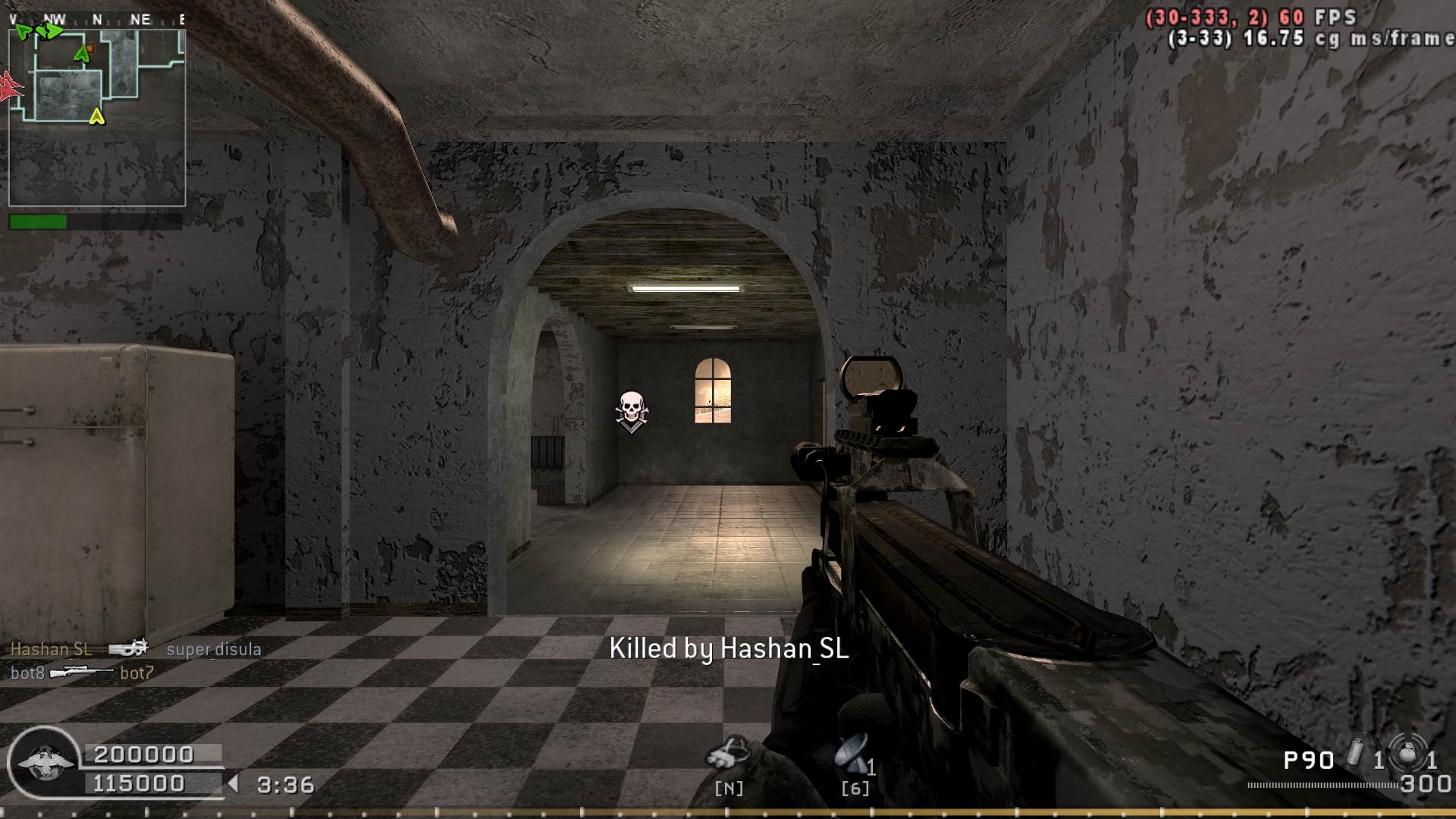1456x819 pixels.
Task: Click the night vision goggles icon
Action: tap(727, 753)
